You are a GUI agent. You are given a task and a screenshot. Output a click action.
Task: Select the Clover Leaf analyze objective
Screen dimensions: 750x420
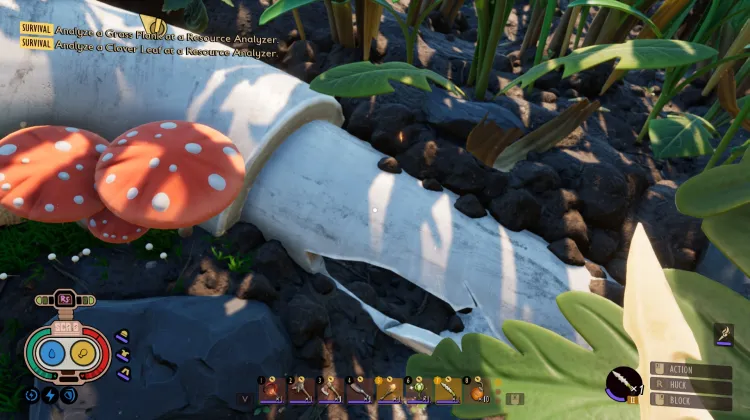(x=150, y=43)
